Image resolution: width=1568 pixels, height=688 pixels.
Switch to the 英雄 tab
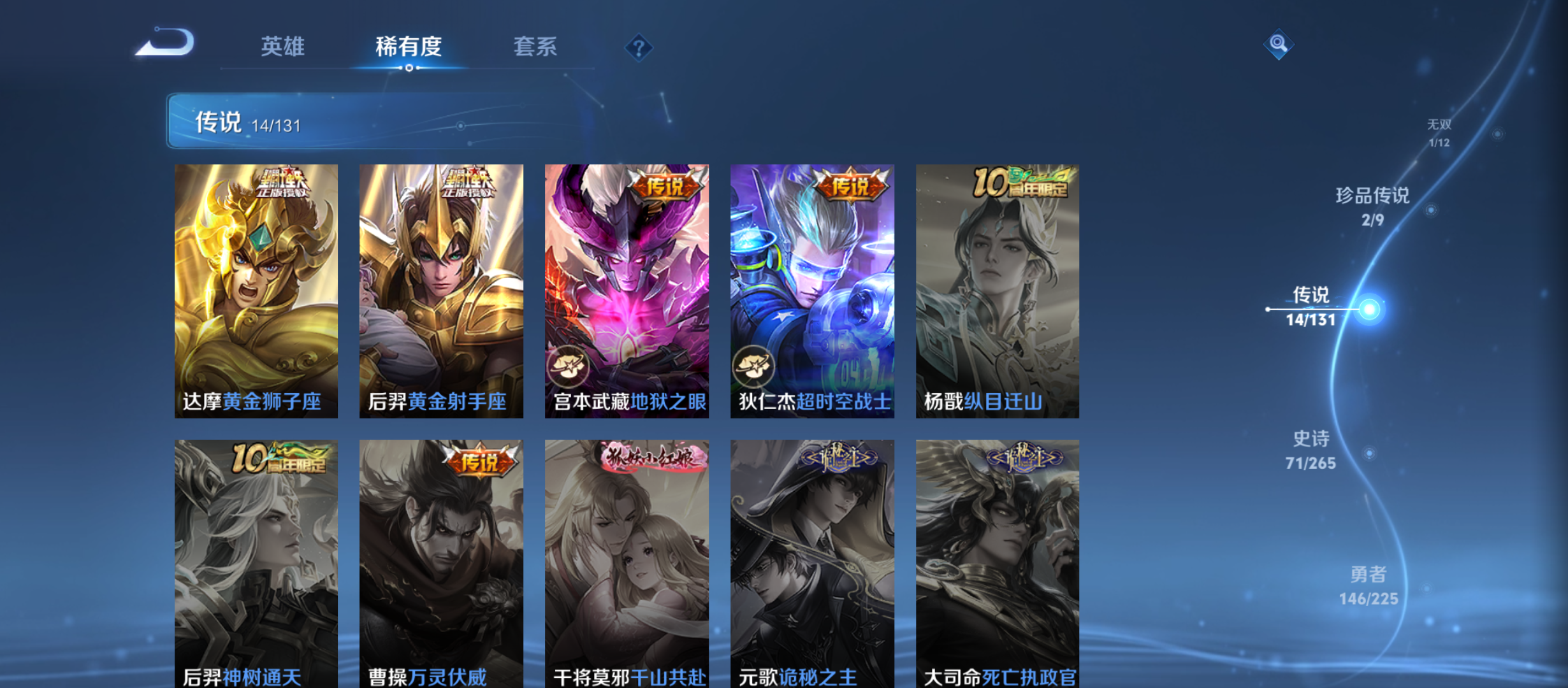click(x=282, y=47)
